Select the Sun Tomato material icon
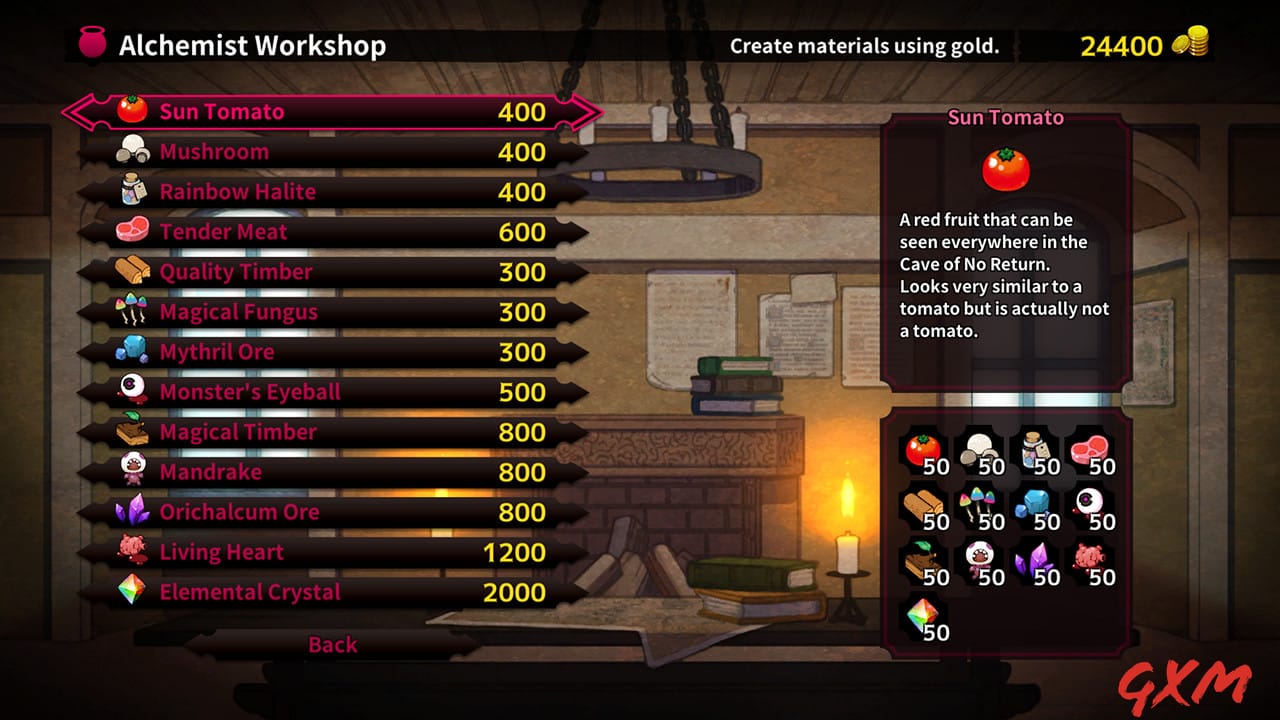Image resolution: width=1280 pixels, height=720 pixels. 132,111
